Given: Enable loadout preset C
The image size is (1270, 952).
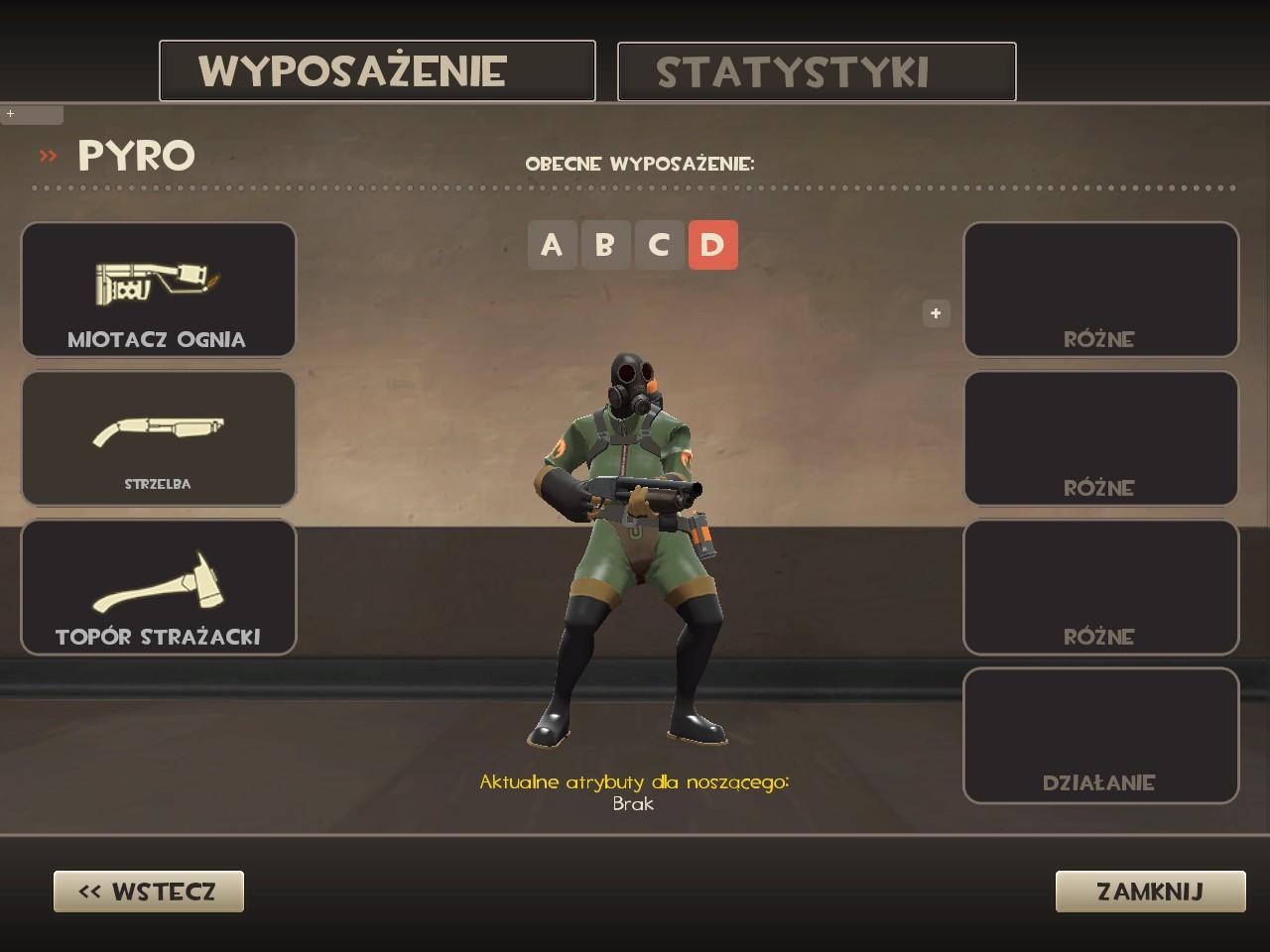Looking at the screenshot, I should point(658,245).
